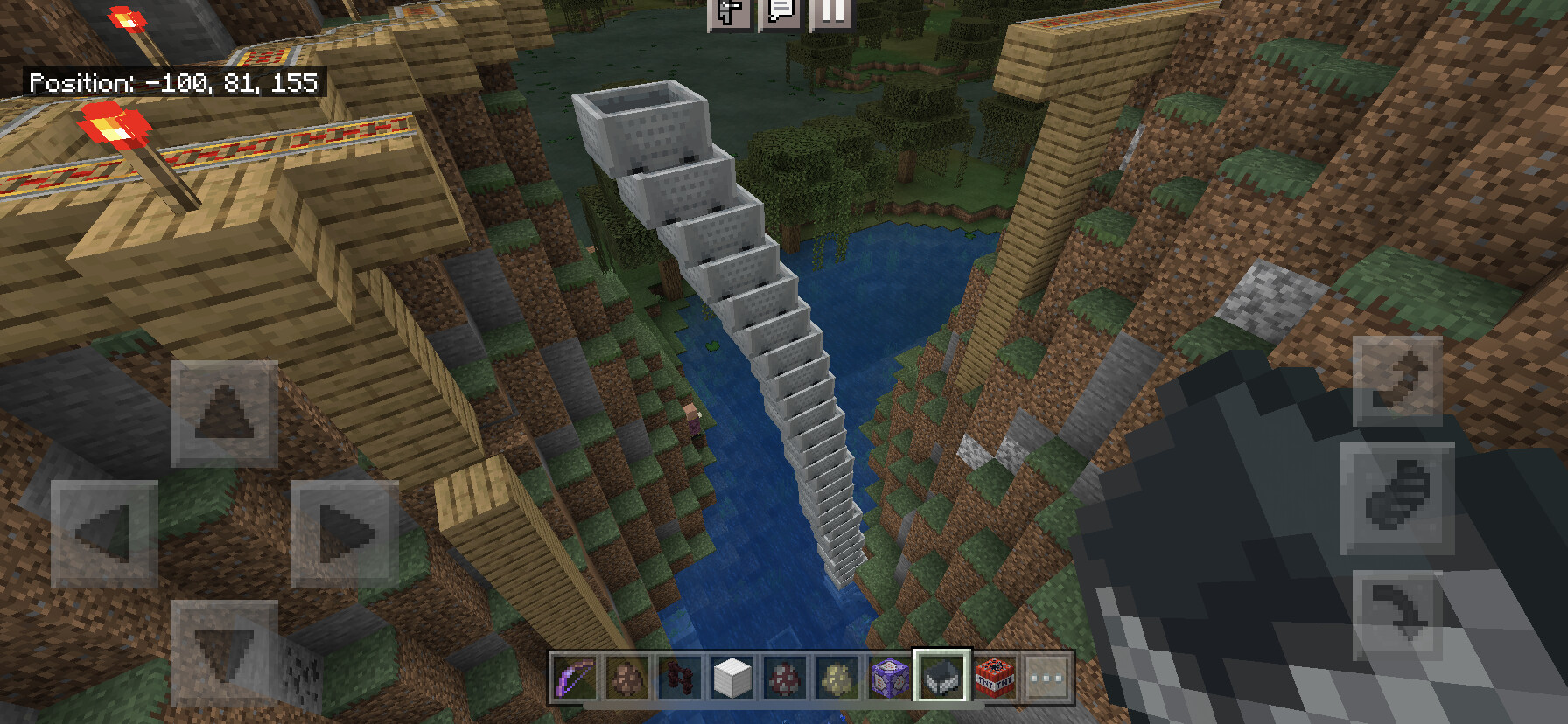The image size is (1568, 724).
Task: Pick the white block hotbar slot
Action: click(x=731, y=677)
